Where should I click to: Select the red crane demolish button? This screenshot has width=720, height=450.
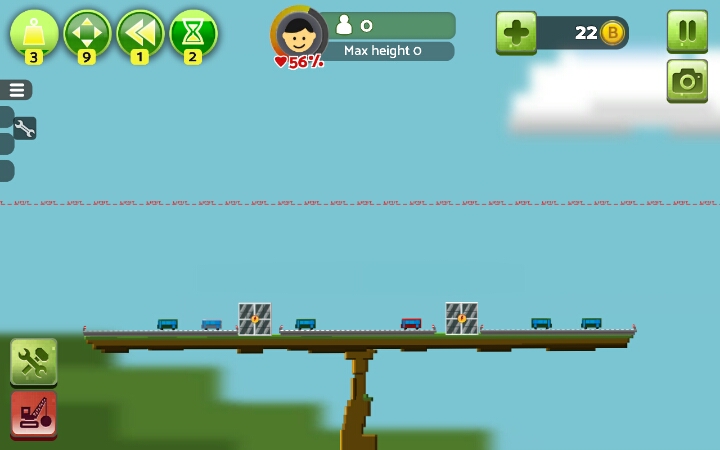pyautogui.click(x=33, y=414)
